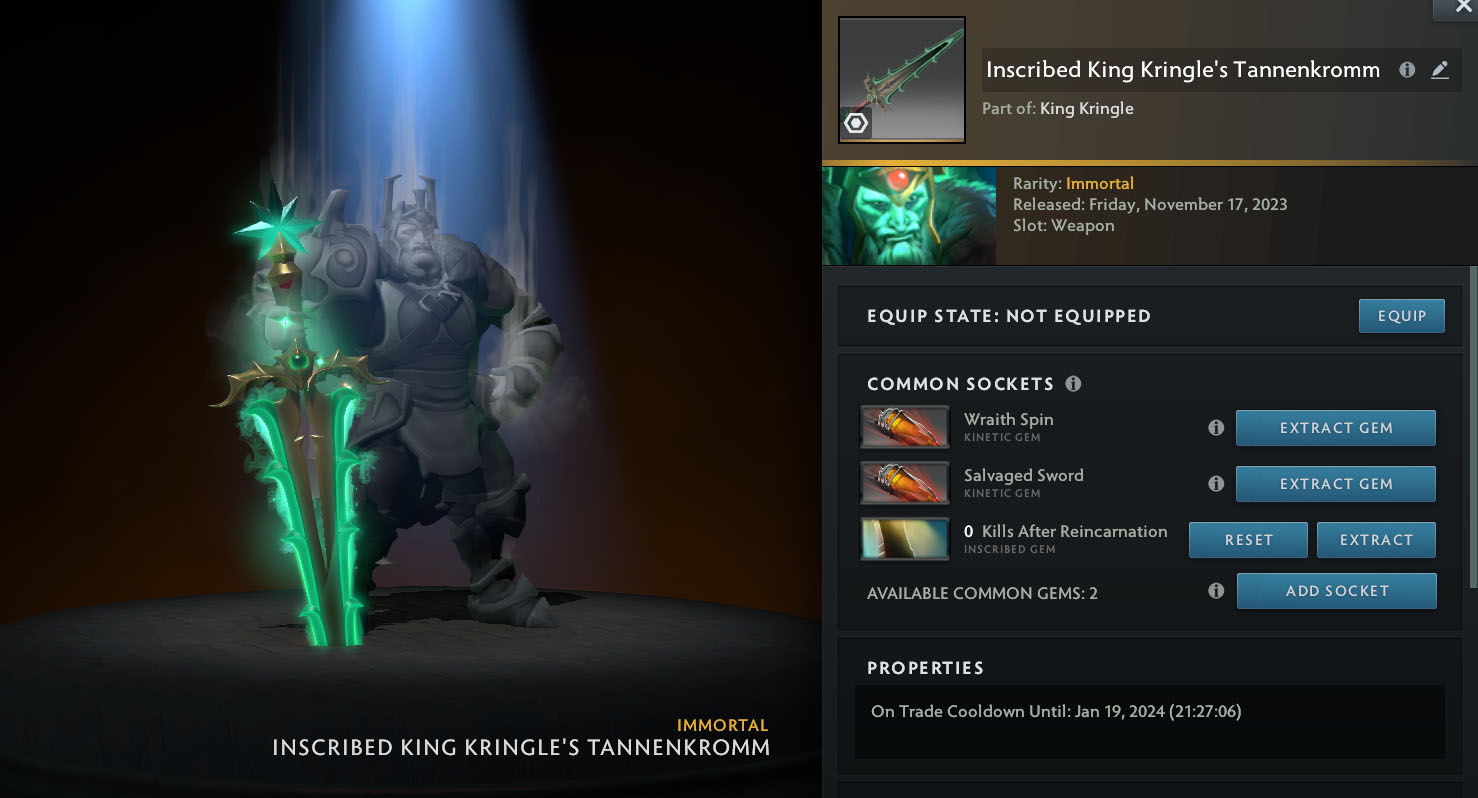The image size is (1478, 798).
Task: Show info for Wraith Spin gem
Action: point(1216,428)
